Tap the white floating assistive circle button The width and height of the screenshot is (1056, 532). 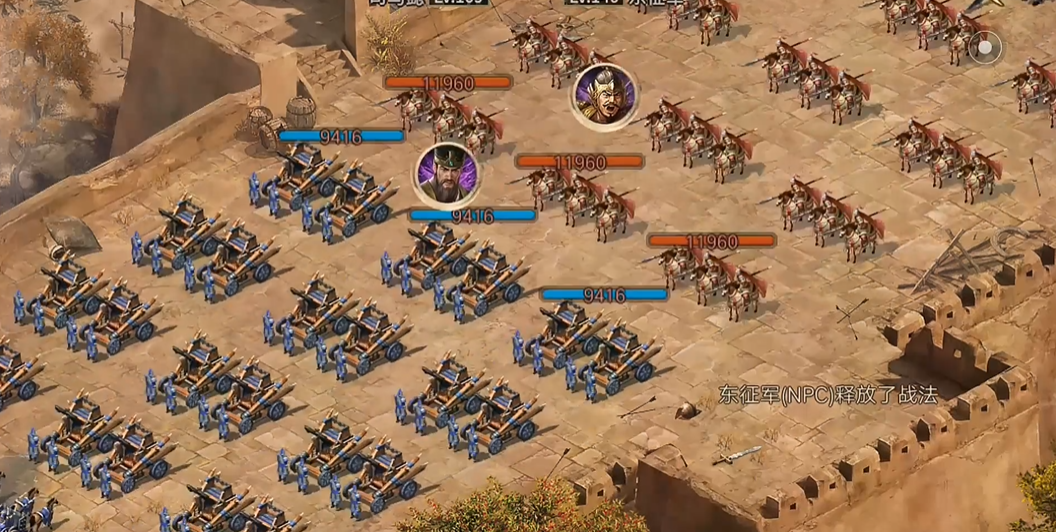985,46
